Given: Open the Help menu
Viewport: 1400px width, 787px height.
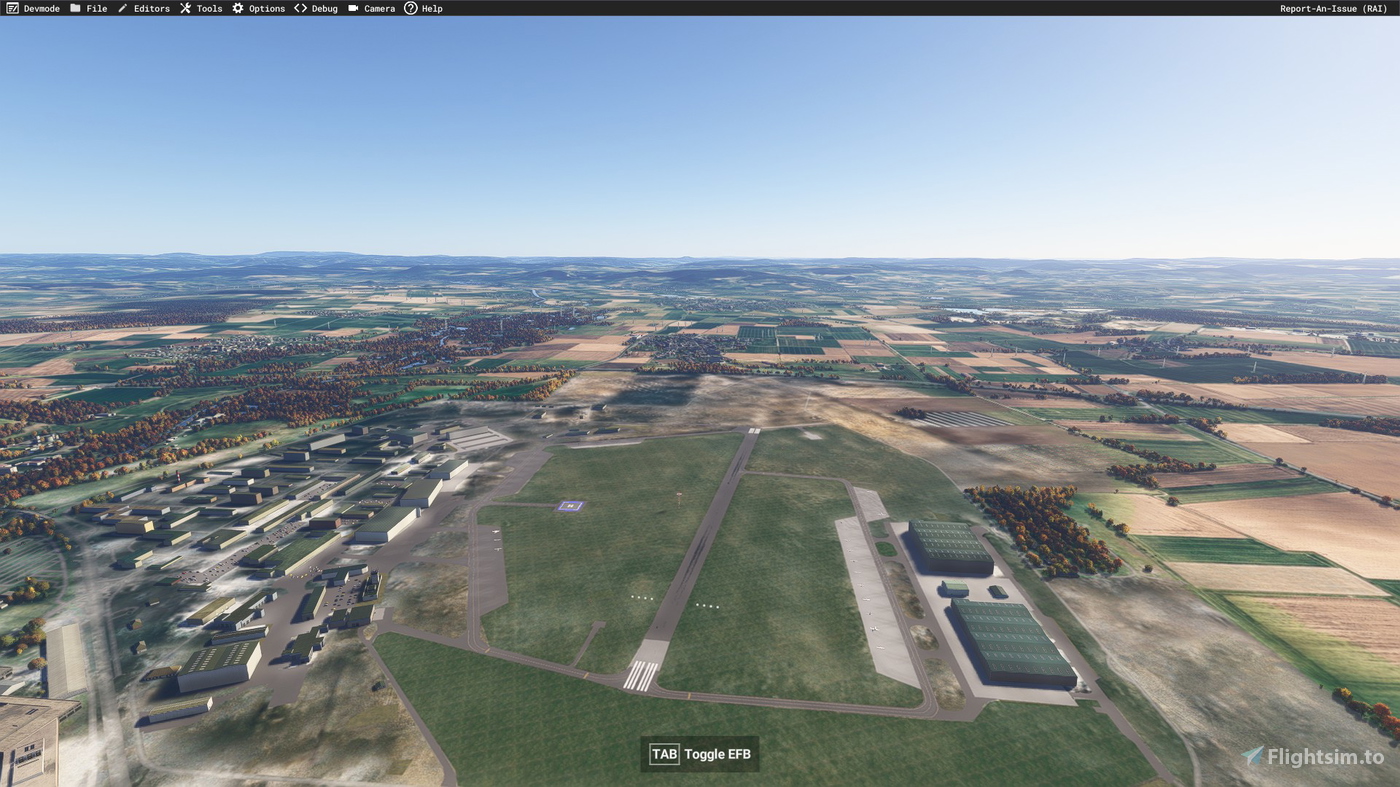Looking at the screenshot, I should [430, 7].
